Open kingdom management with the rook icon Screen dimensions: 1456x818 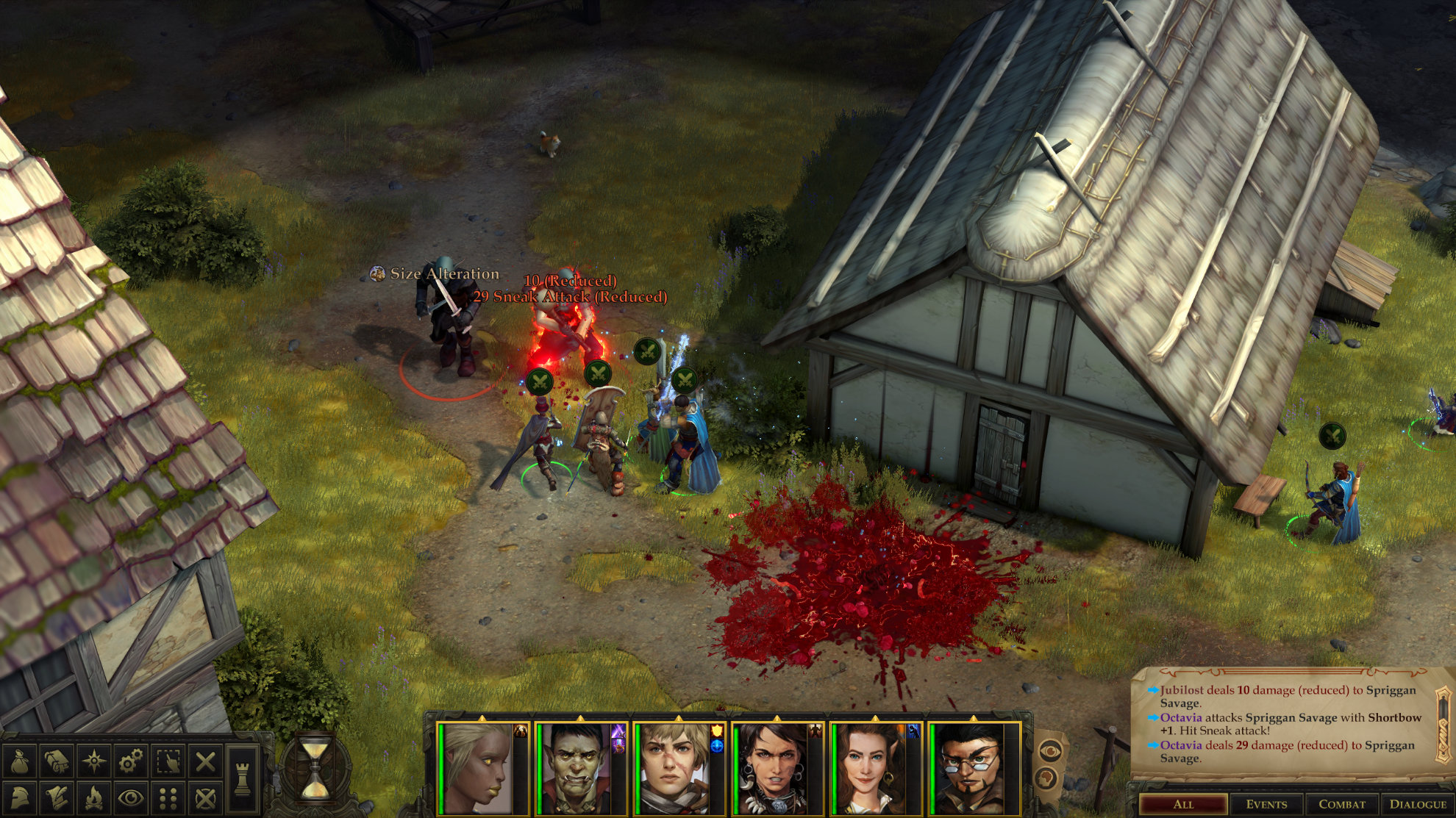pyautogui.click(x=243, y=779)
